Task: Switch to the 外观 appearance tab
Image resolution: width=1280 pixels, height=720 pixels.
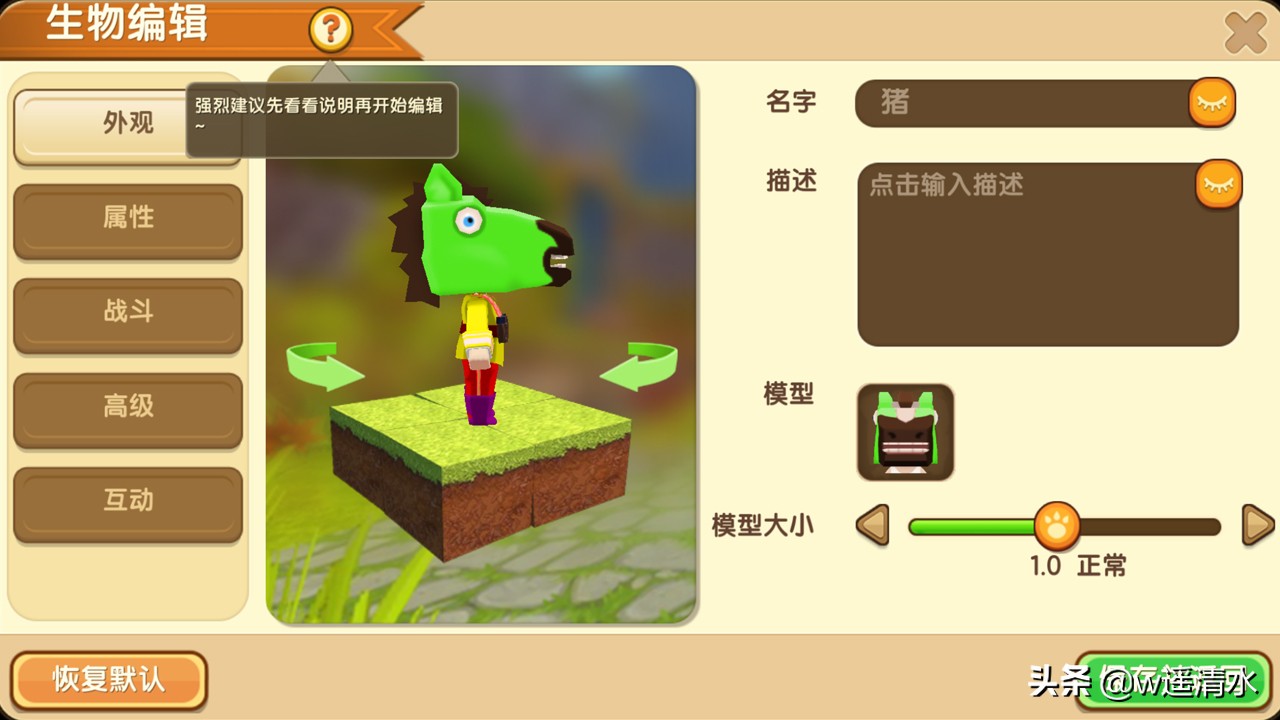Action: 127,122
